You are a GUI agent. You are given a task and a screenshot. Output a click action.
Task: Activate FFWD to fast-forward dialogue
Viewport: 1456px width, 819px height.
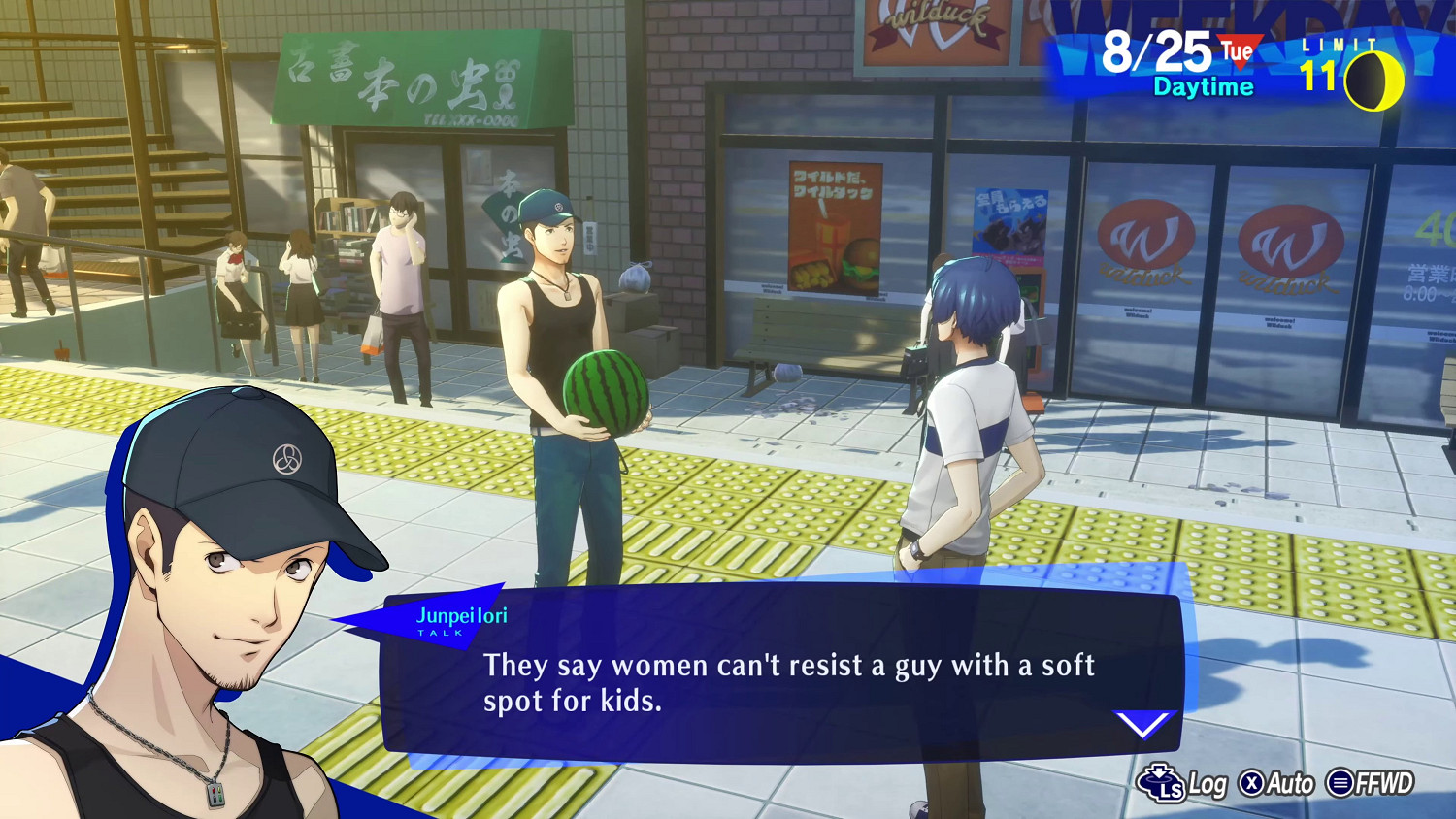click(1370, 782)
